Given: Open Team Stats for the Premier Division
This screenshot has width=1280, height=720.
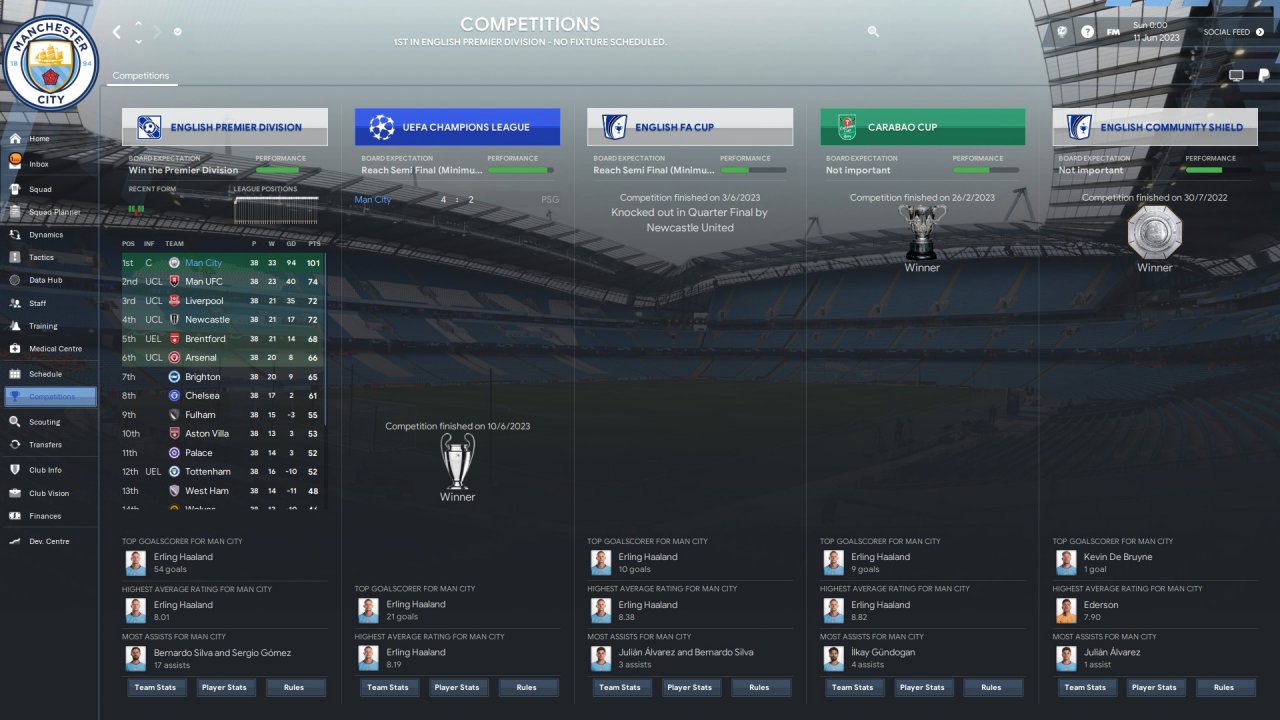Looking at the screenshot, I should 153,688.
